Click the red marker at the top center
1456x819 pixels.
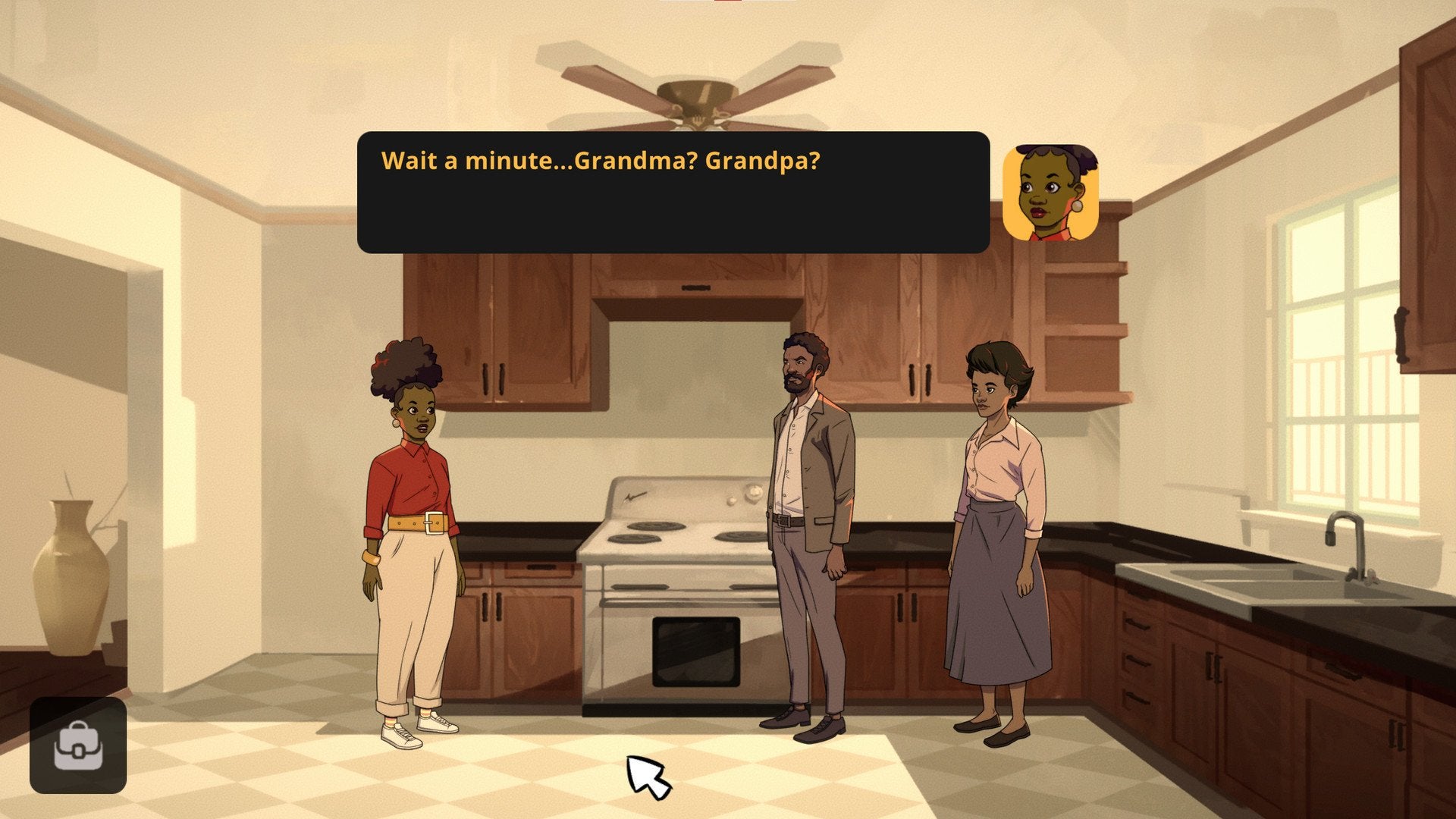point(726,3)
